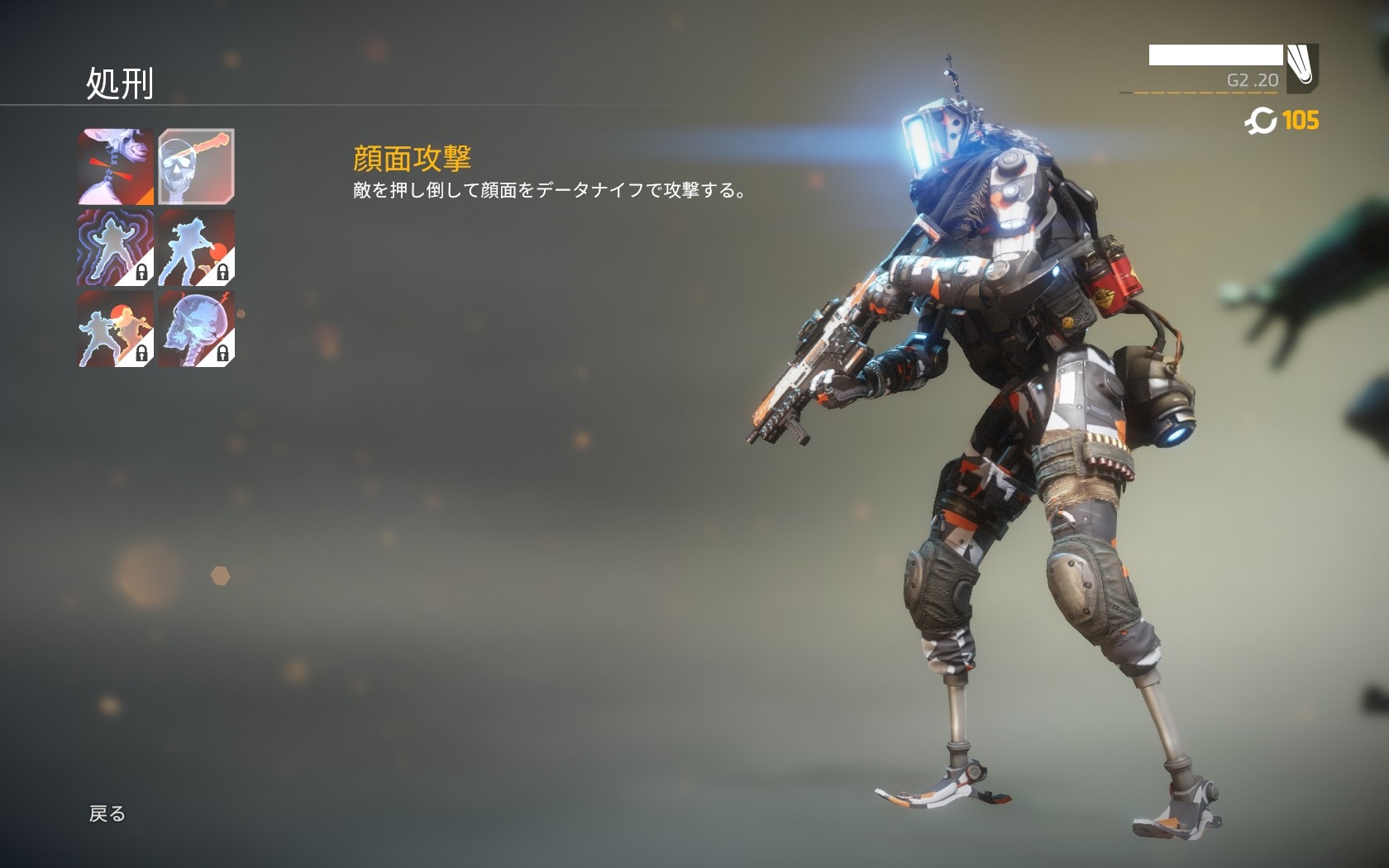The width and height of the screenshot is (1389, 868).
Task: Select the locked two-fighters punch execution
Action: (x=116, y=328)
